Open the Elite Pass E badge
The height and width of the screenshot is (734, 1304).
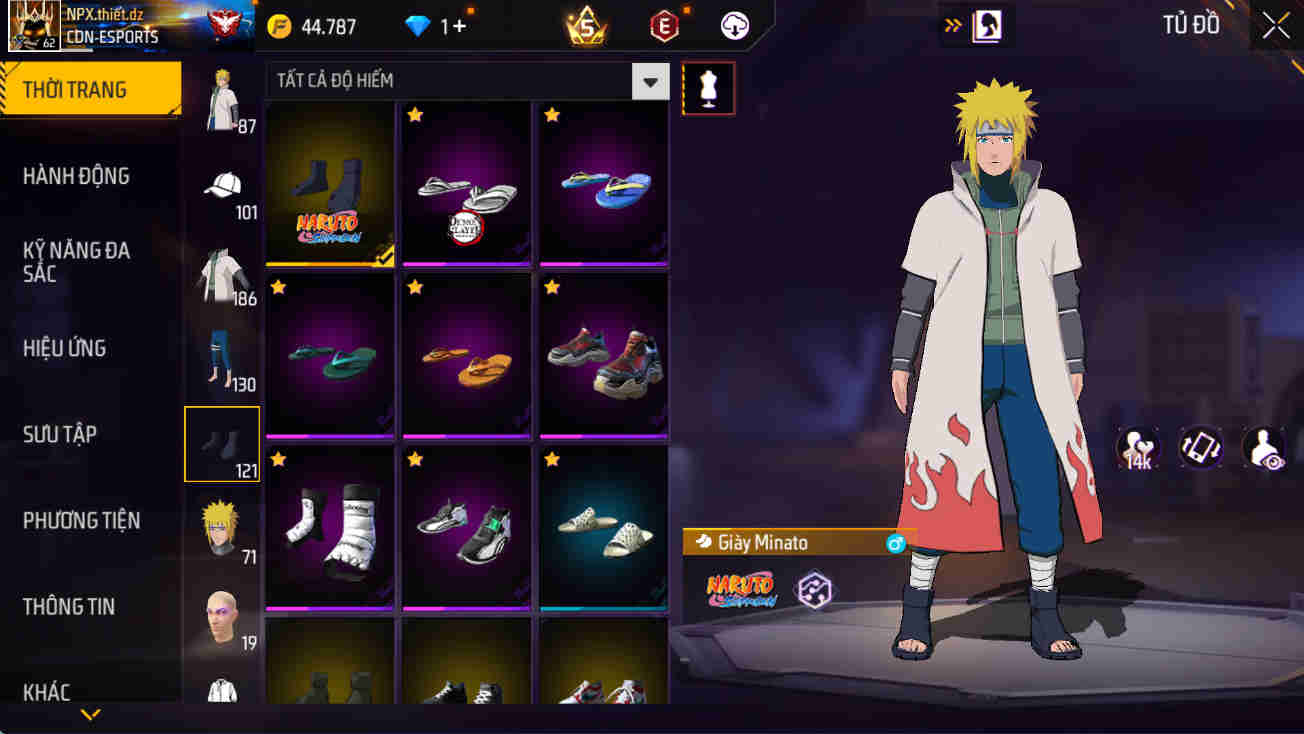[x=664, y=26]
